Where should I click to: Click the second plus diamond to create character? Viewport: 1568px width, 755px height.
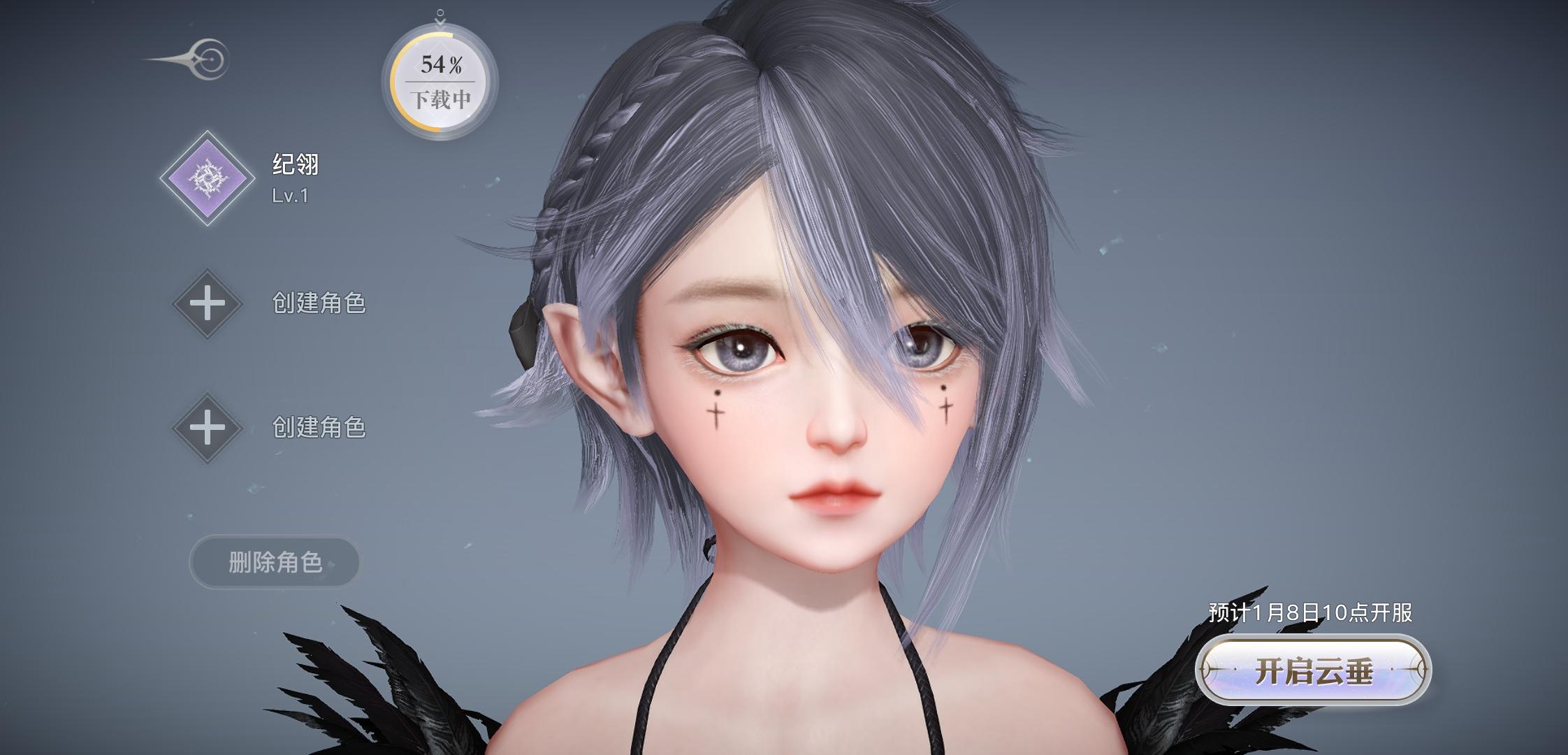(x=209, y=428)
